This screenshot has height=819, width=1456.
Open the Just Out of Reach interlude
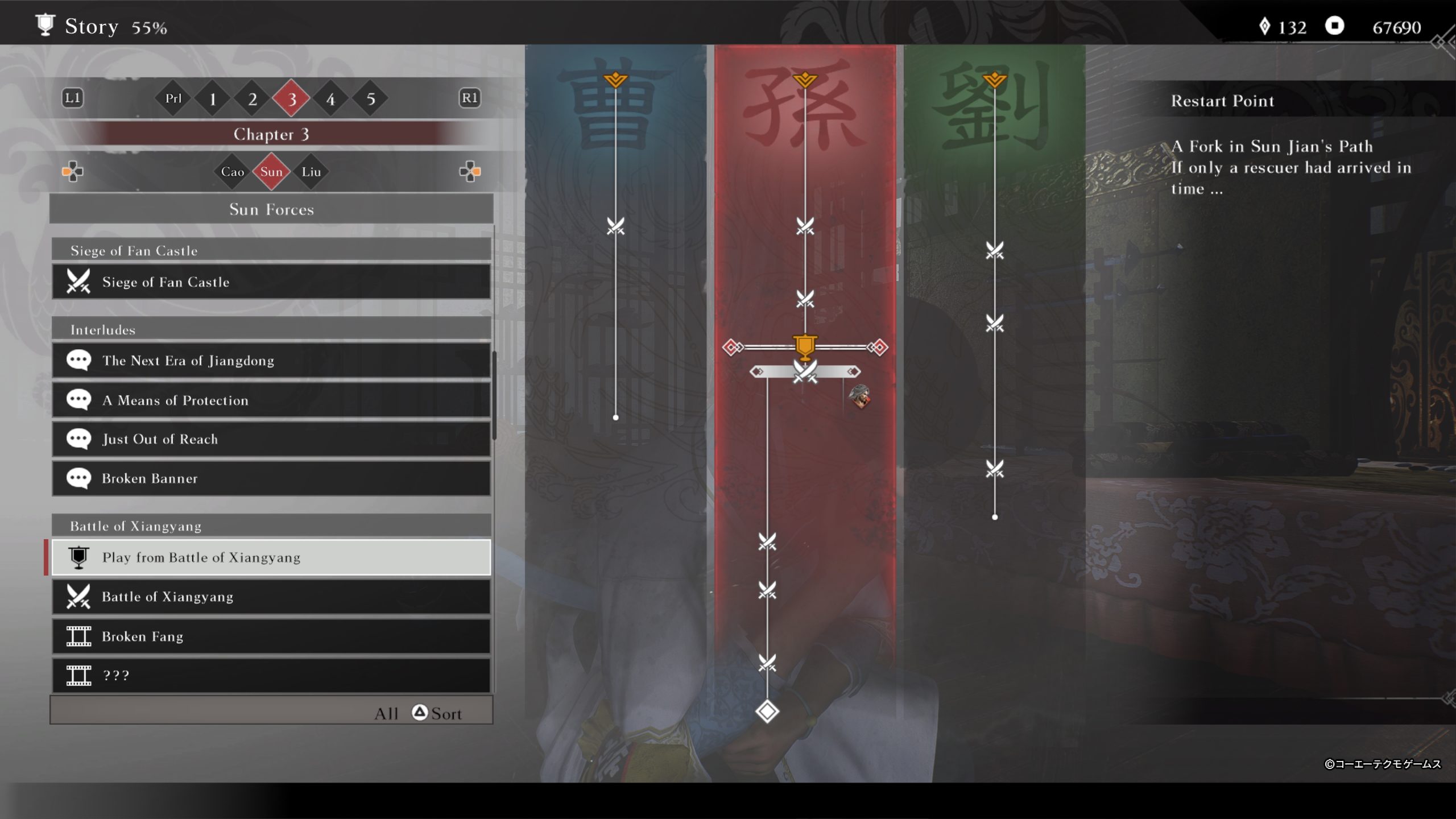271,439
